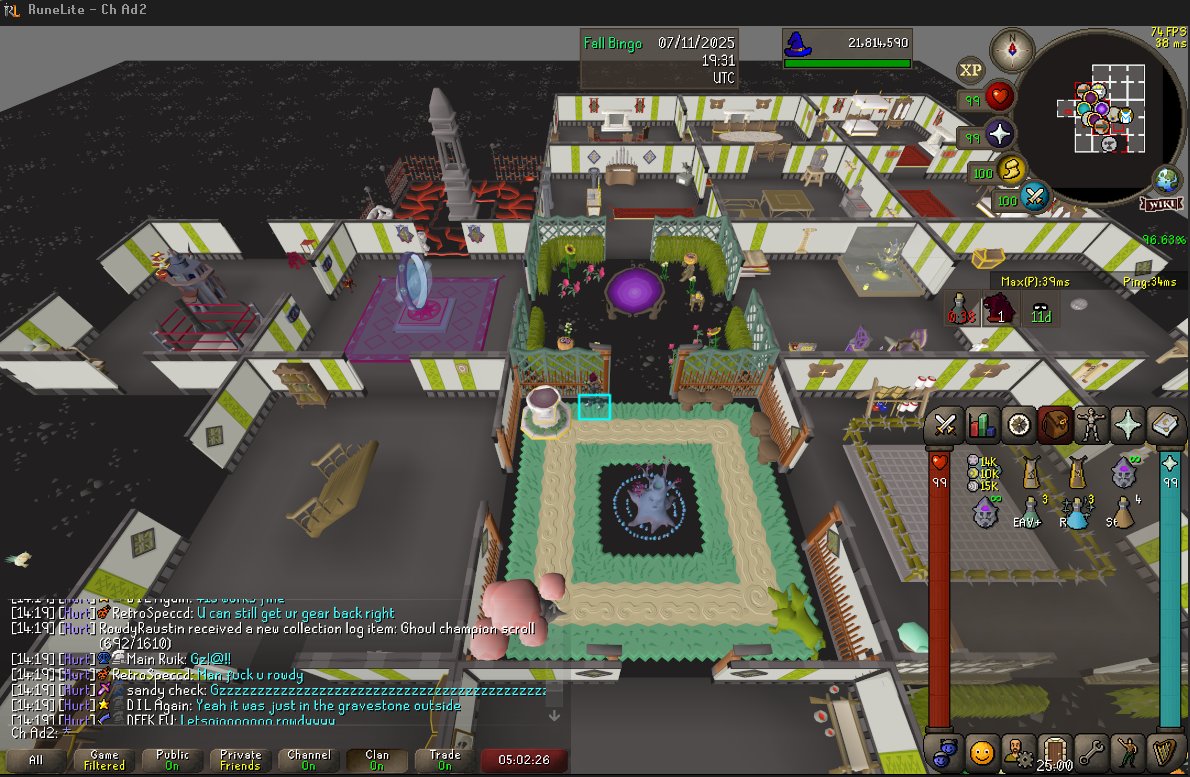1190x777 pixels.
Task: Activate the special attack orb
Action: click(1034, 197)
